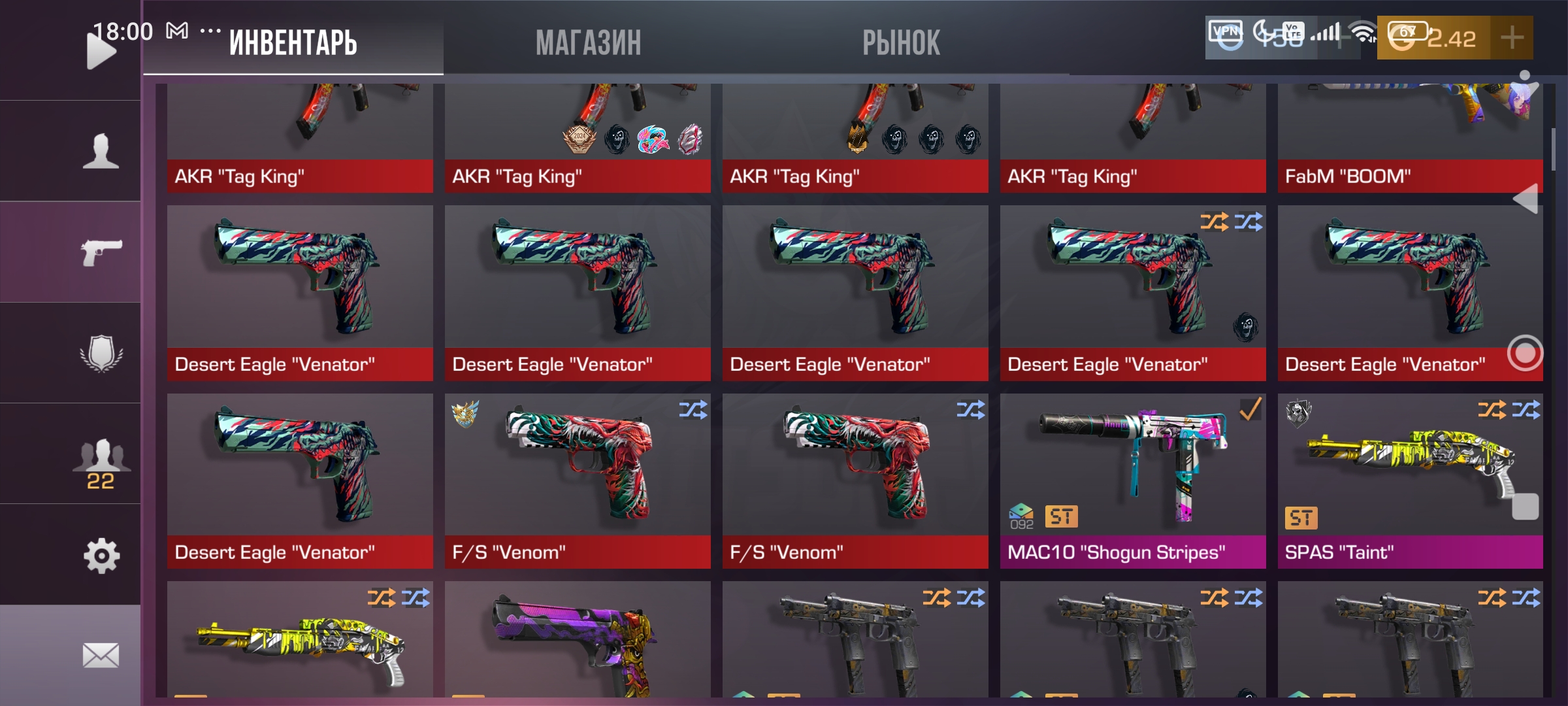The width and height of the screenshot is (1568, 706).
Task: Select the Venator with skull sticker
Action: pyautogui.click(x=1132, y=293)
